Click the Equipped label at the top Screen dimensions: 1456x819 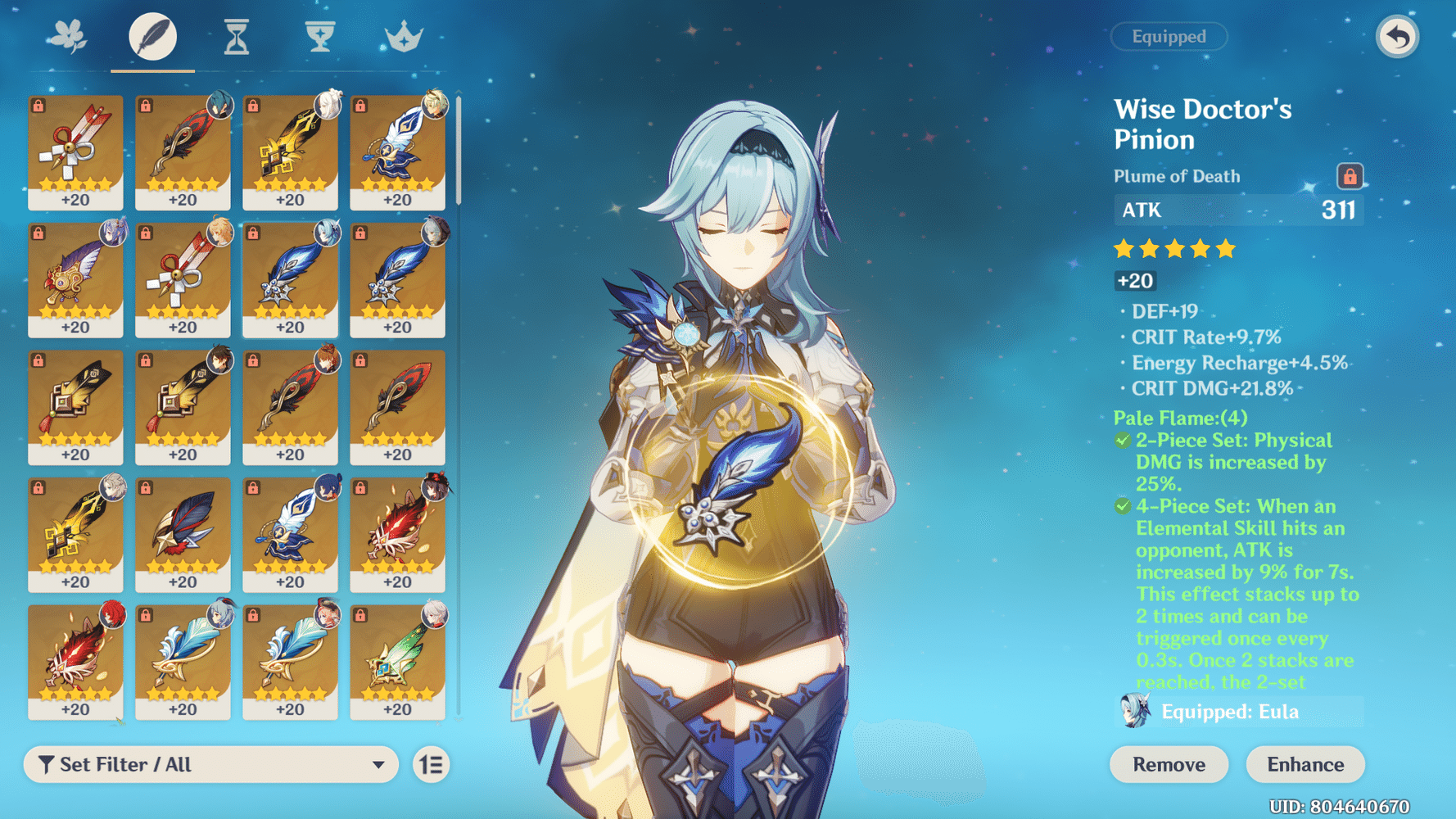pos(1169,37)
